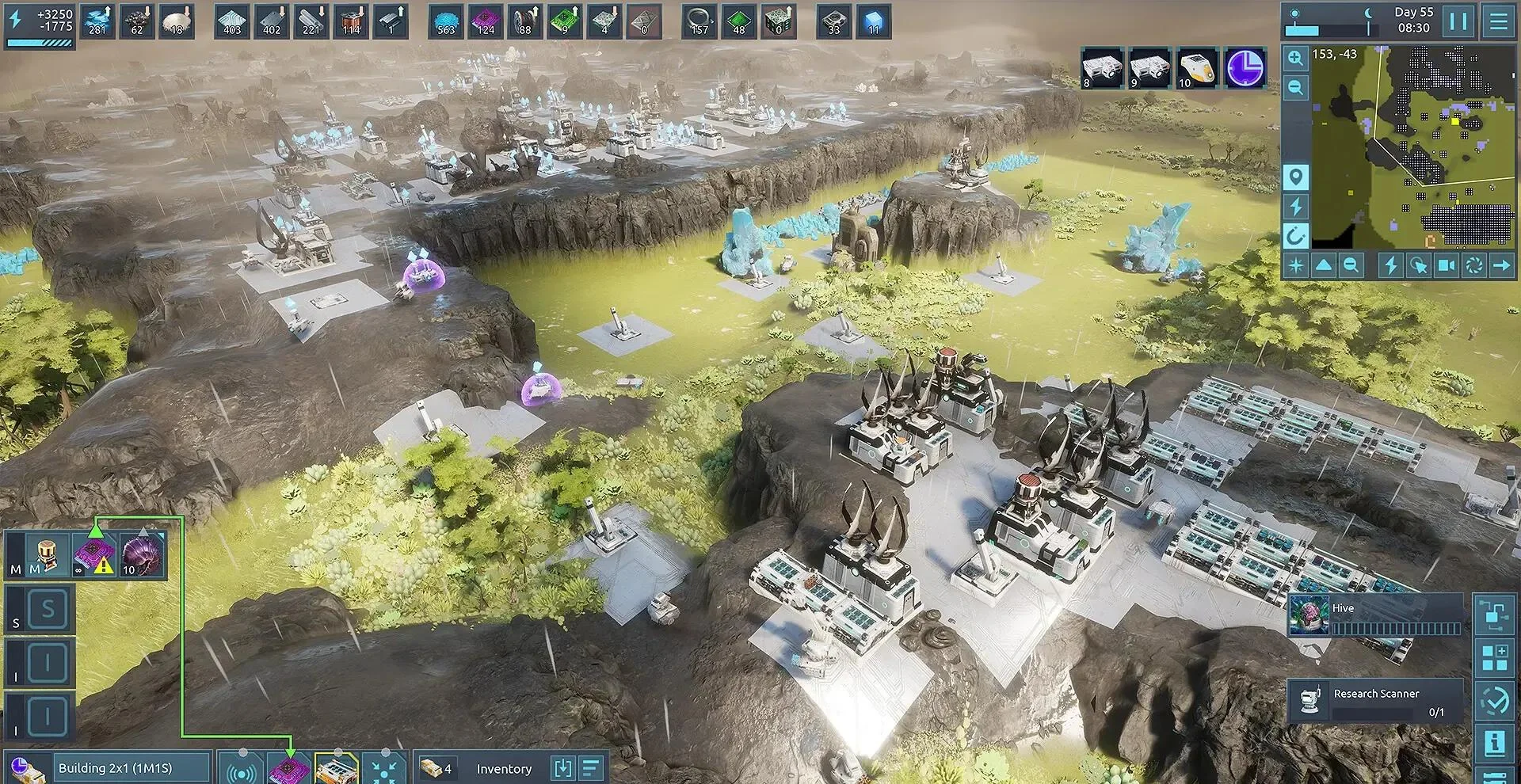Toggle the location pin minimap filter
Viewport: 1521px width, 784px height.
1295,177
